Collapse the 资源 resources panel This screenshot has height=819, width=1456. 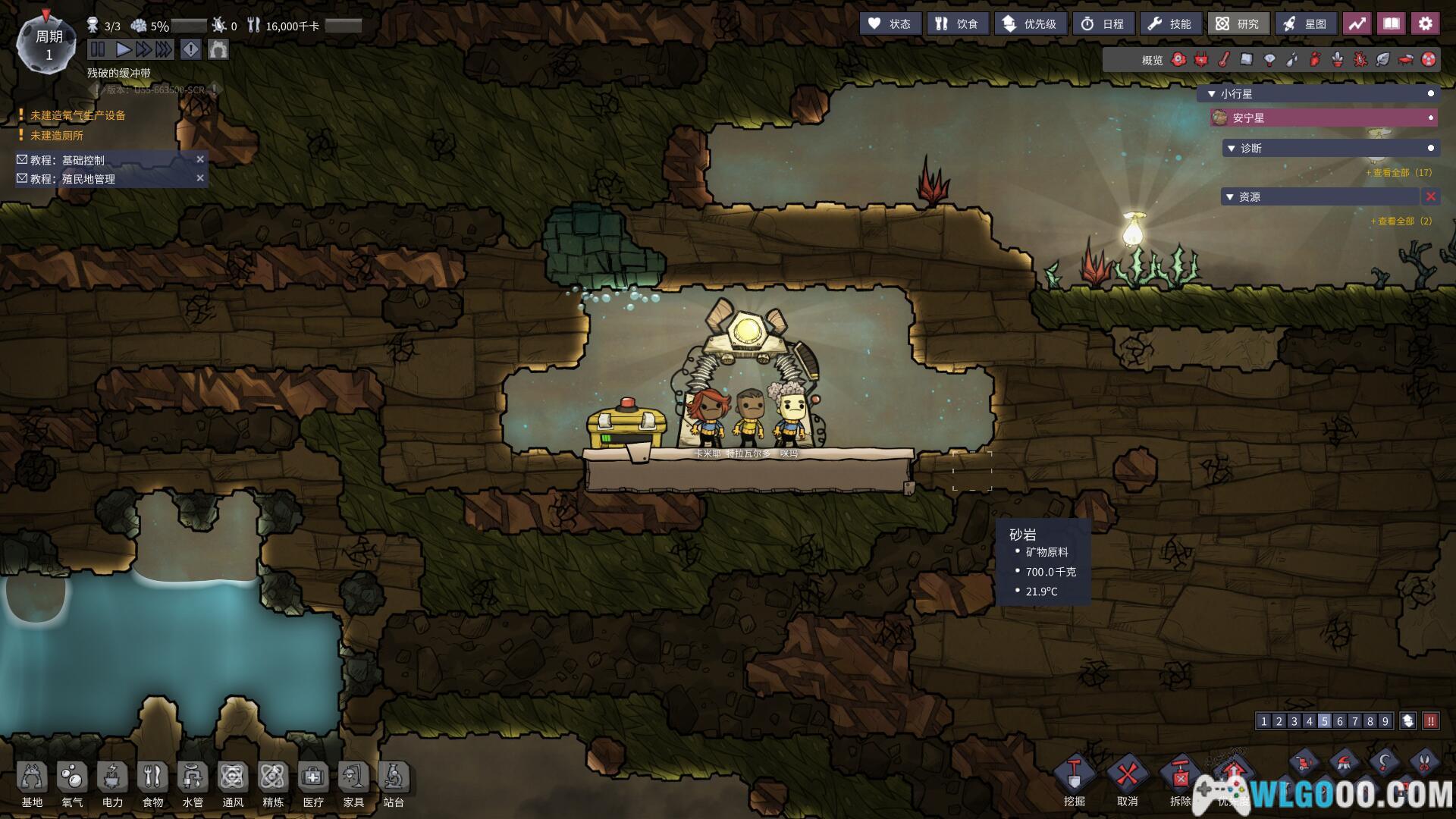point(1230,197)
